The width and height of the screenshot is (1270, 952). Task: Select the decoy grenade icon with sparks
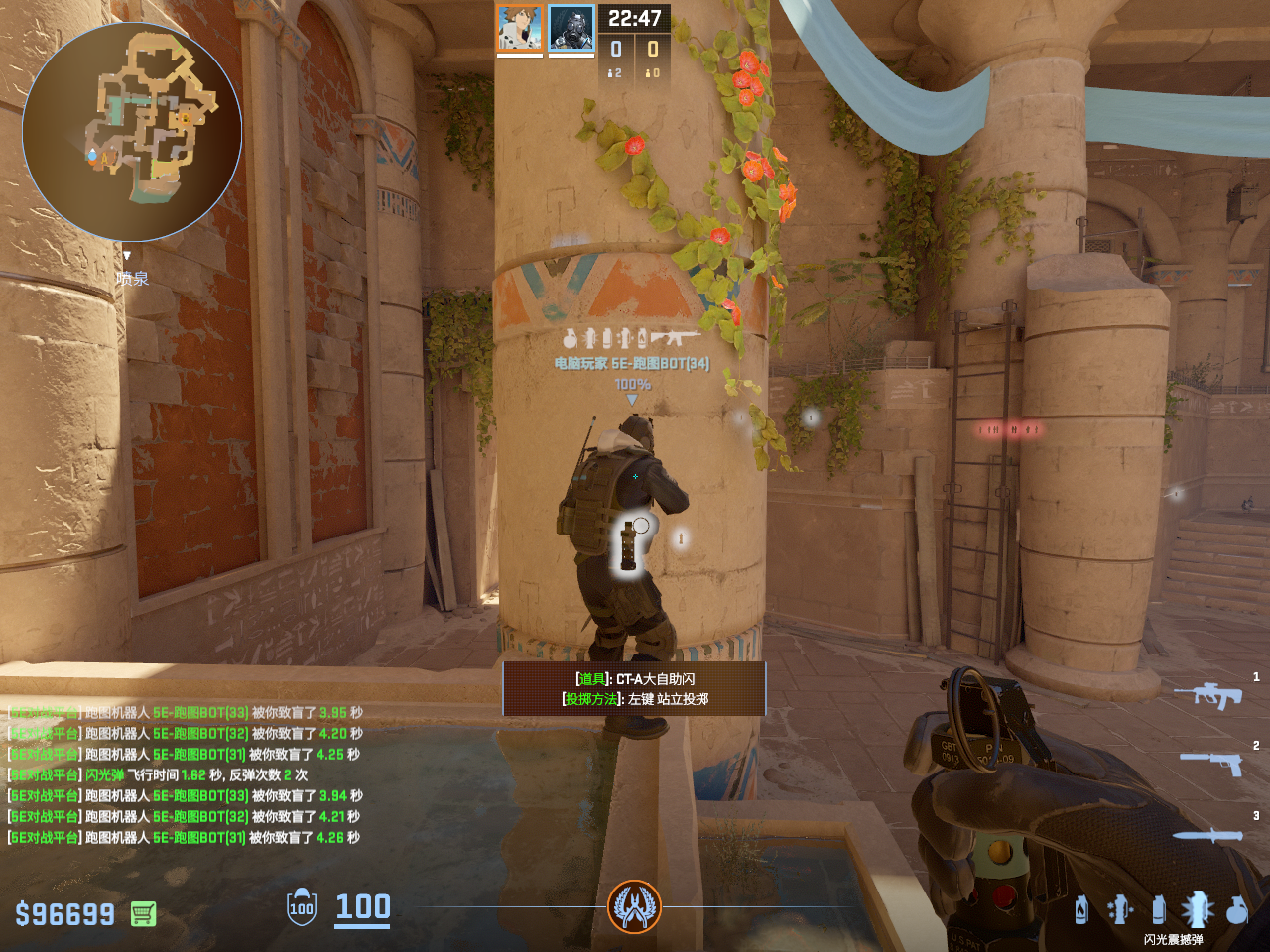pos(1120,909)
